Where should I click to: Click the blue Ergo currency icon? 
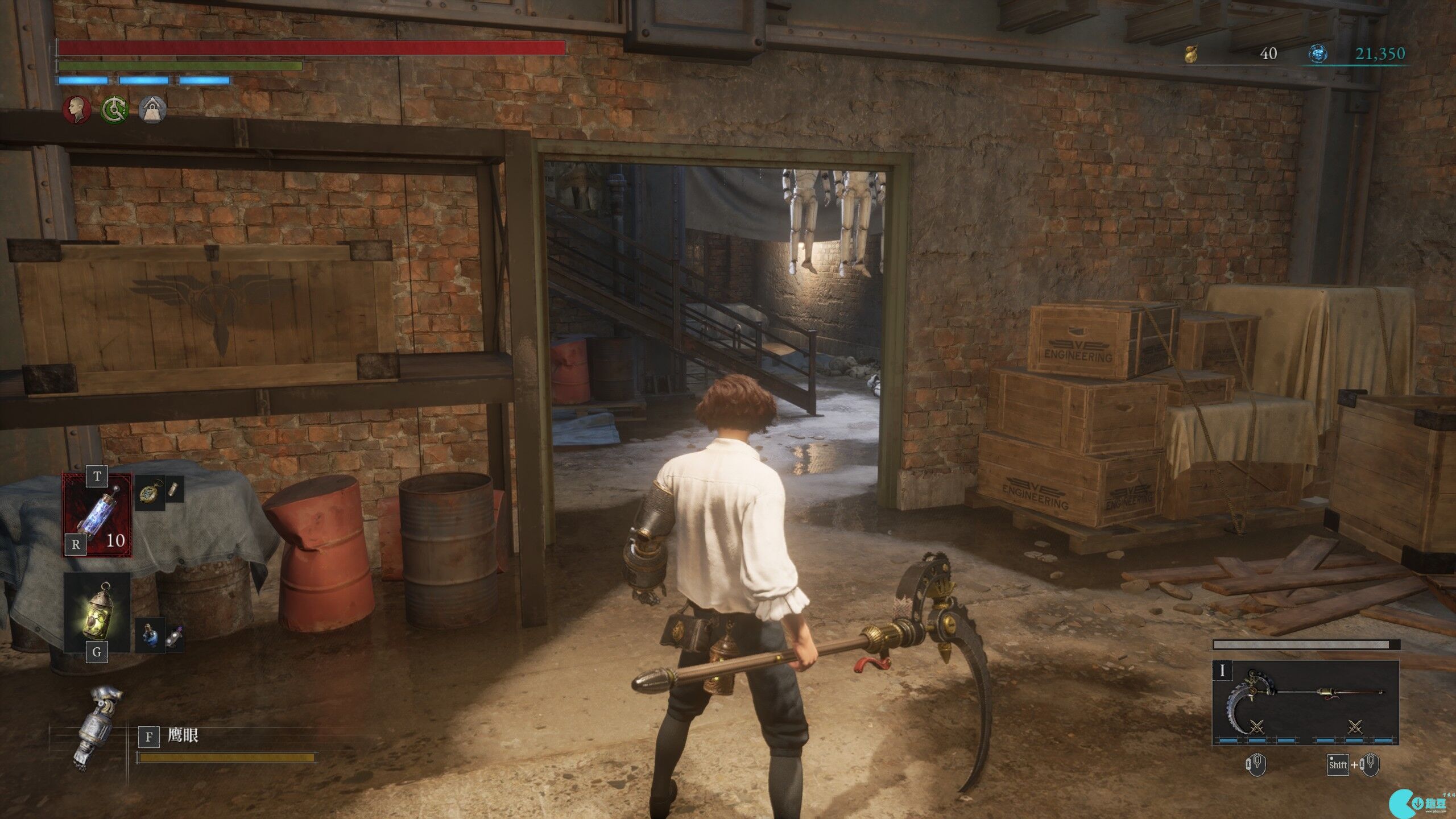point(1318,54)
